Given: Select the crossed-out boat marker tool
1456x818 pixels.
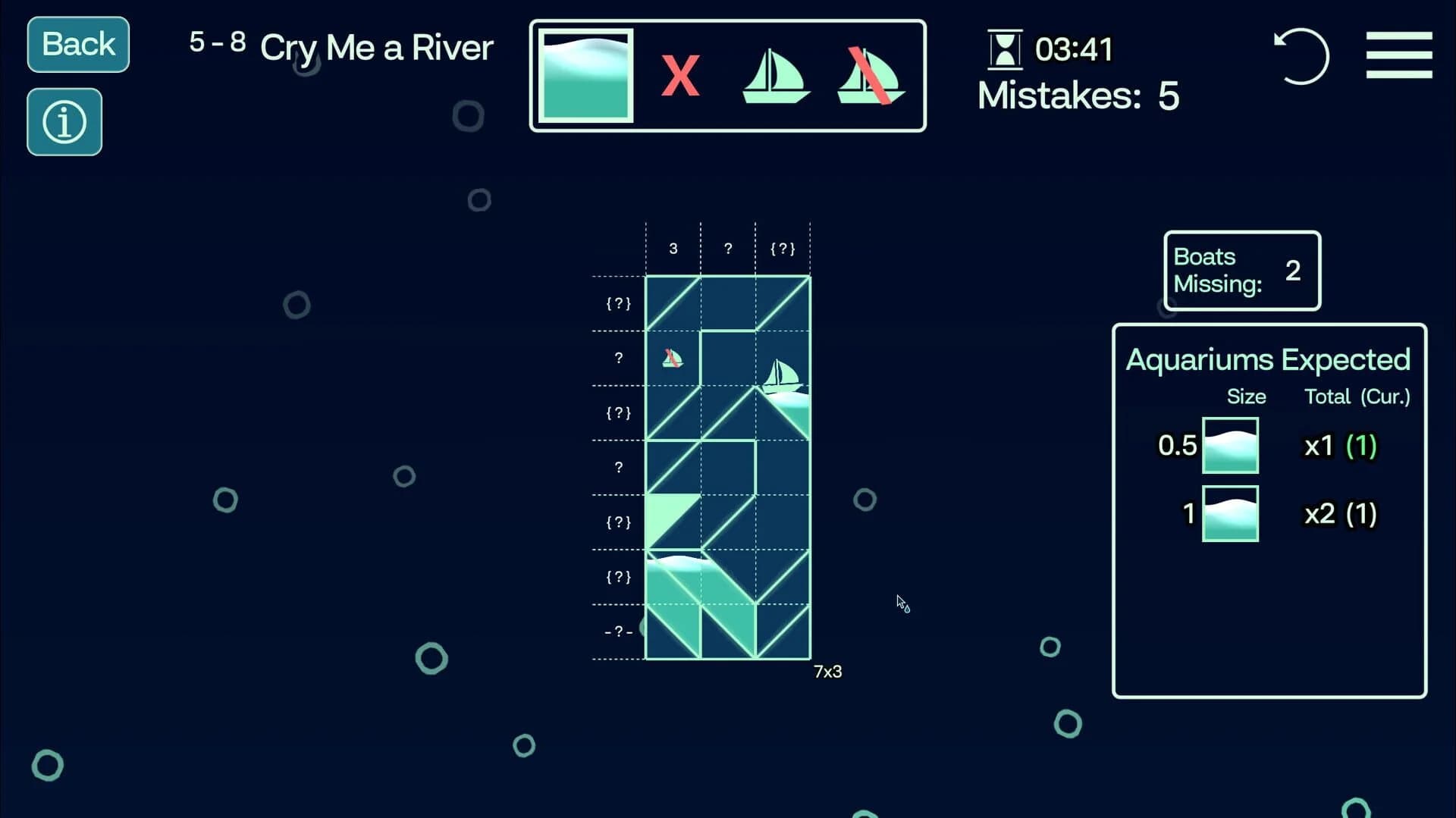Looking at the screenshot, I should pyautogui.click(x=871, y=76).
